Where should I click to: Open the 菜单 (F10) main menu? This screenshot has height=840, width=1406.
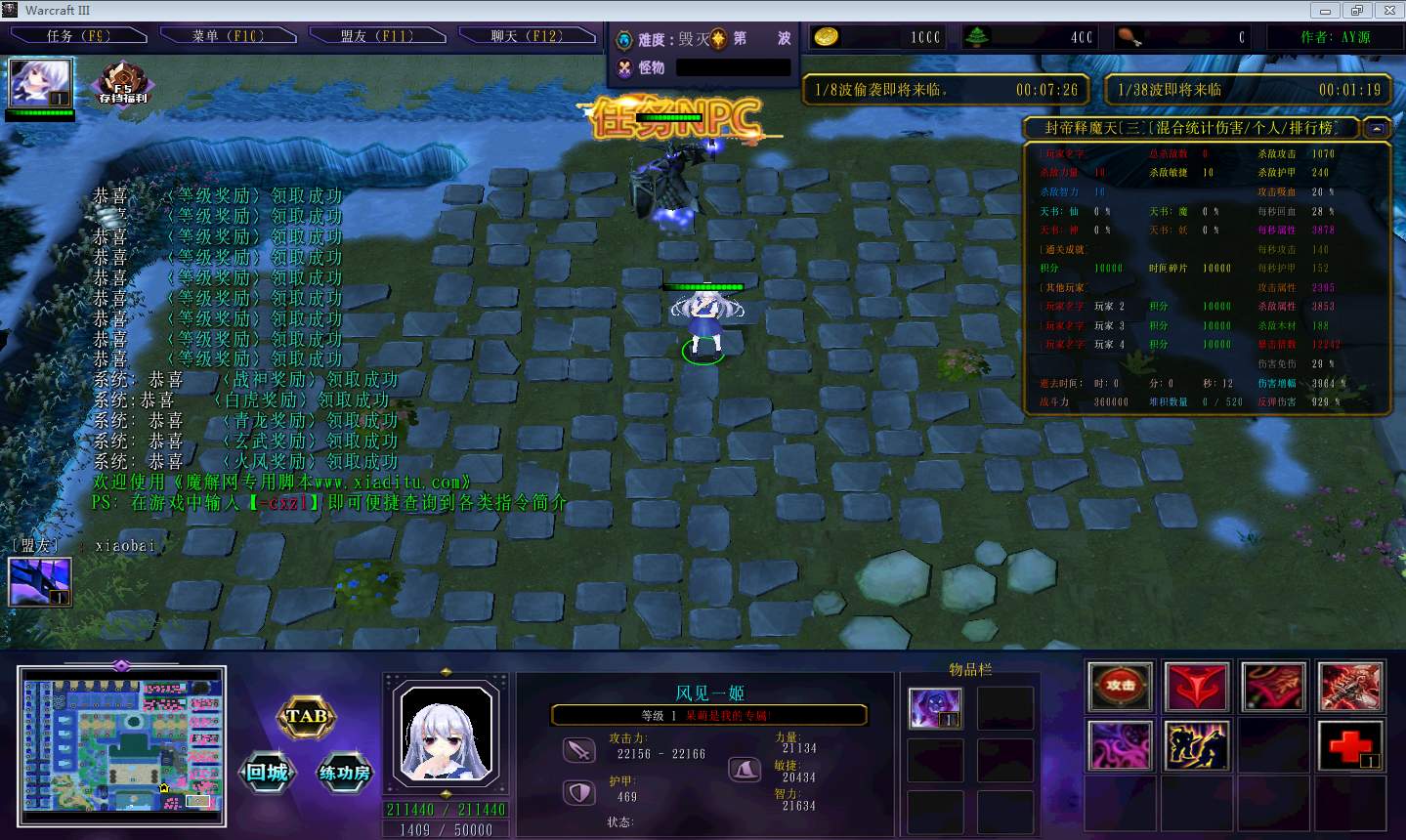[228, 36]
